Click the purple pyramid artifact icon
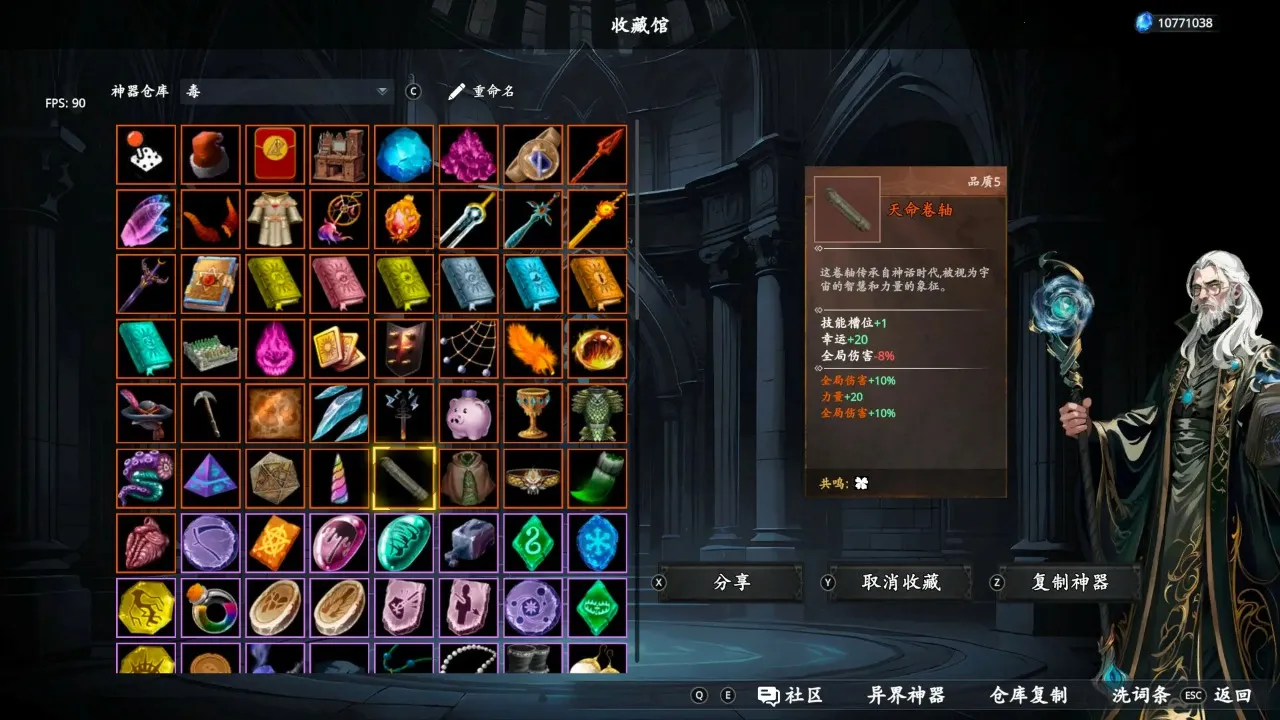1280x720 pixels. [210, 478]
